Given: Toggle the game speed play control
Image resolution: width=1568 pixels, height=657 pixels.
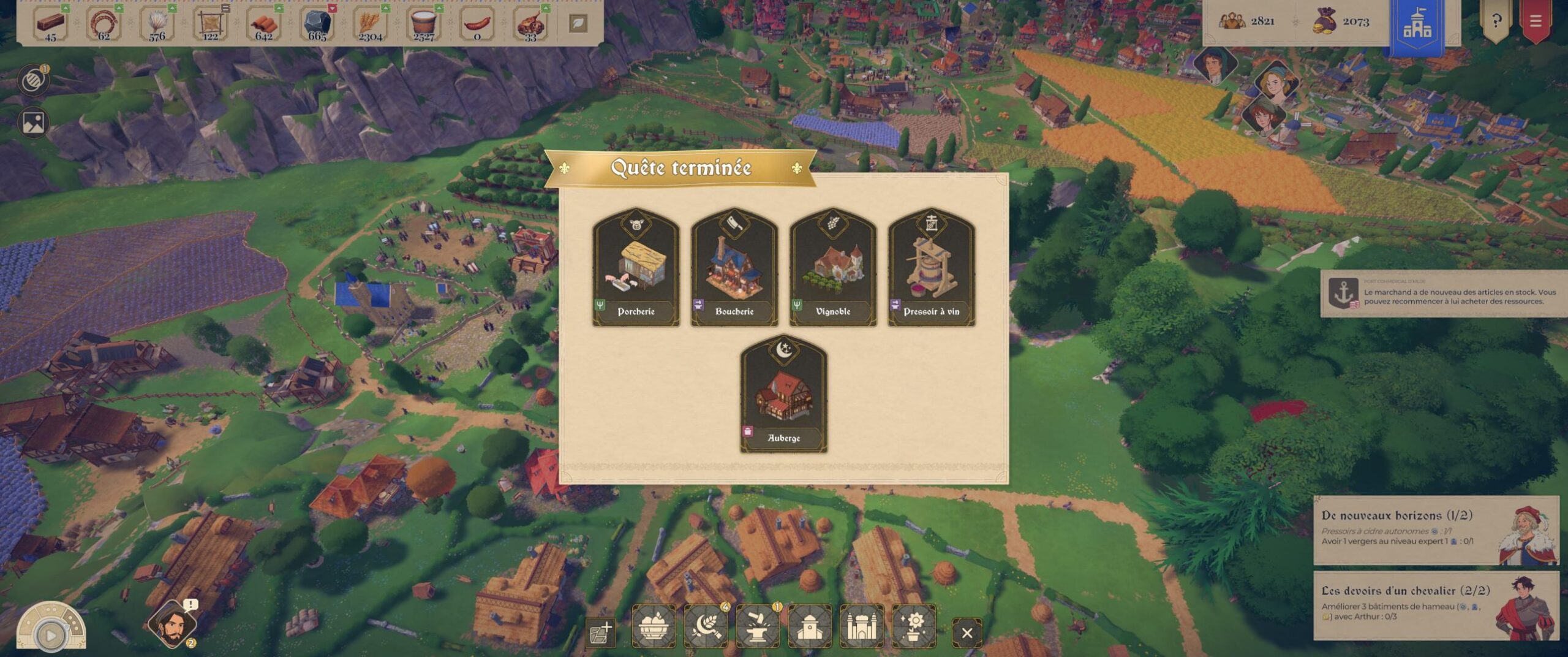Looking at the screenshot, I should point(50,636).
